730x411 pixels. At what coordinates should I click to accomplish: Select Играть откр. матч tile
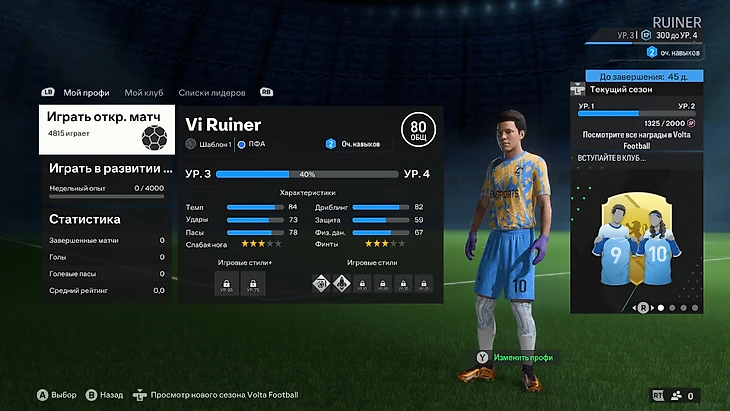pyautogui.click(x=105, y=130)
